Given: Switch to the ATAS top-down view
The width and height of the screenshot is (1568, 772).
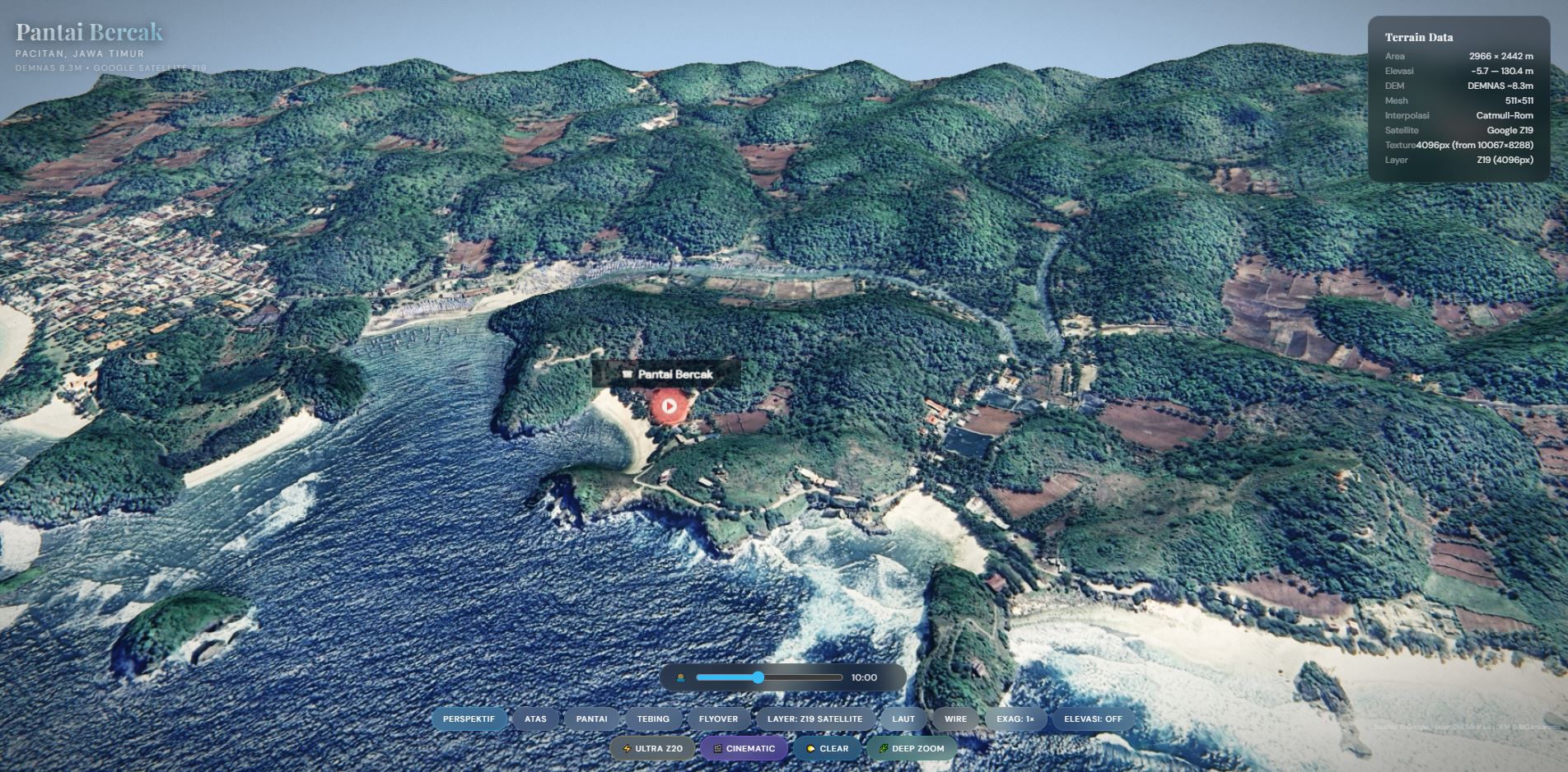Looking at the screenshot, I should click(535, 718).
